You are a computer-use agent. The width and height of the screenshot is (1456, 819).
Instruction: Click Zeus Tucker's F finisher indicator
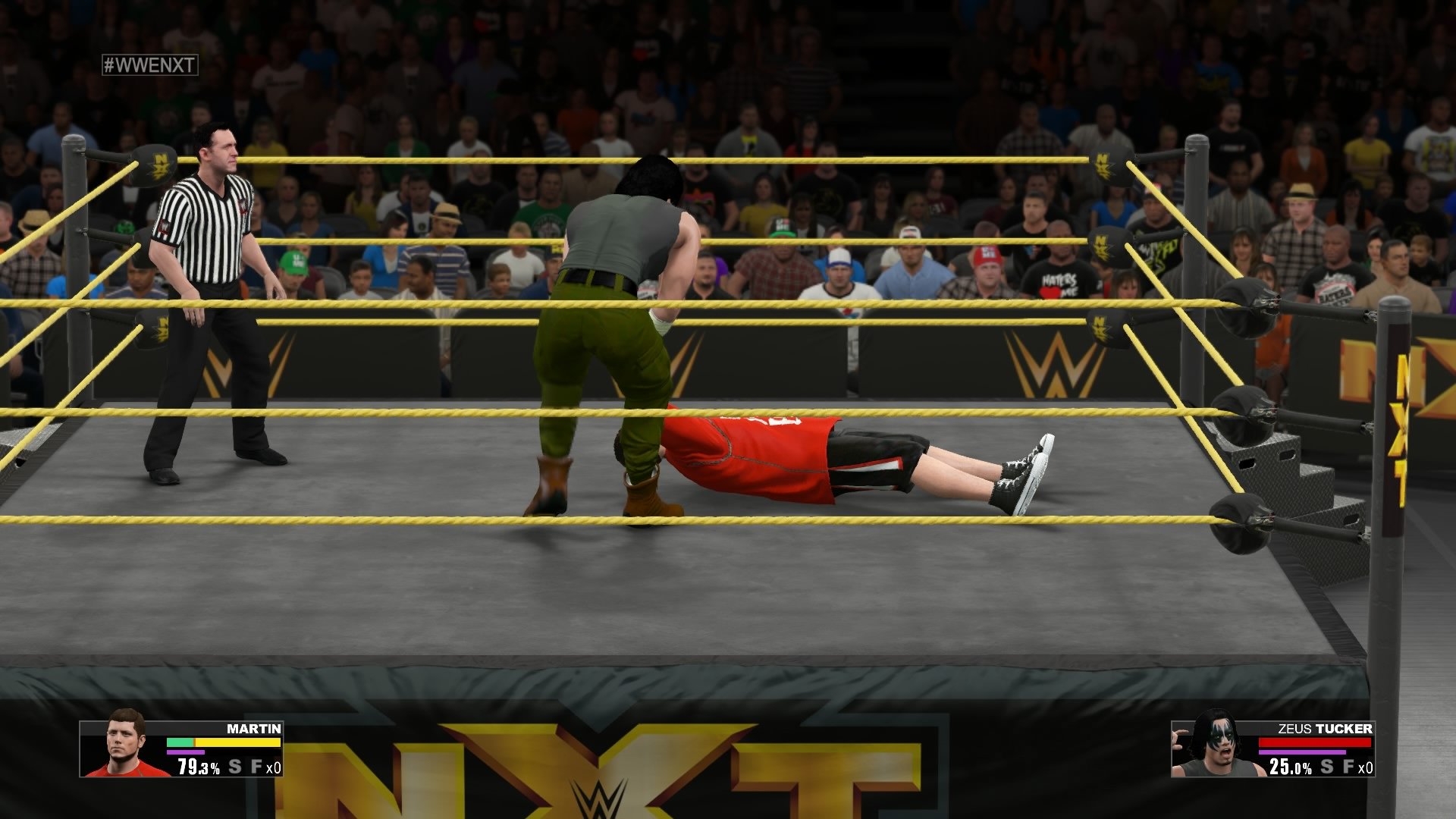[x=1348, y=767]
